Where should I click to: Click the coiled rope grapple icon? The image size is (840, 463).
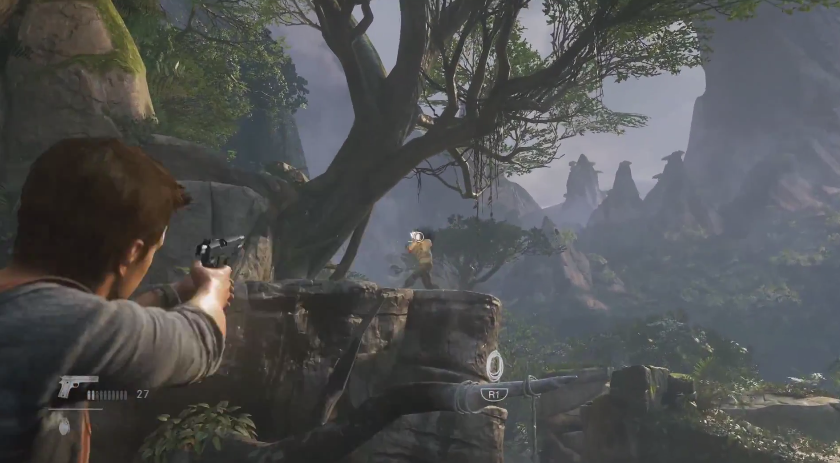494,367
